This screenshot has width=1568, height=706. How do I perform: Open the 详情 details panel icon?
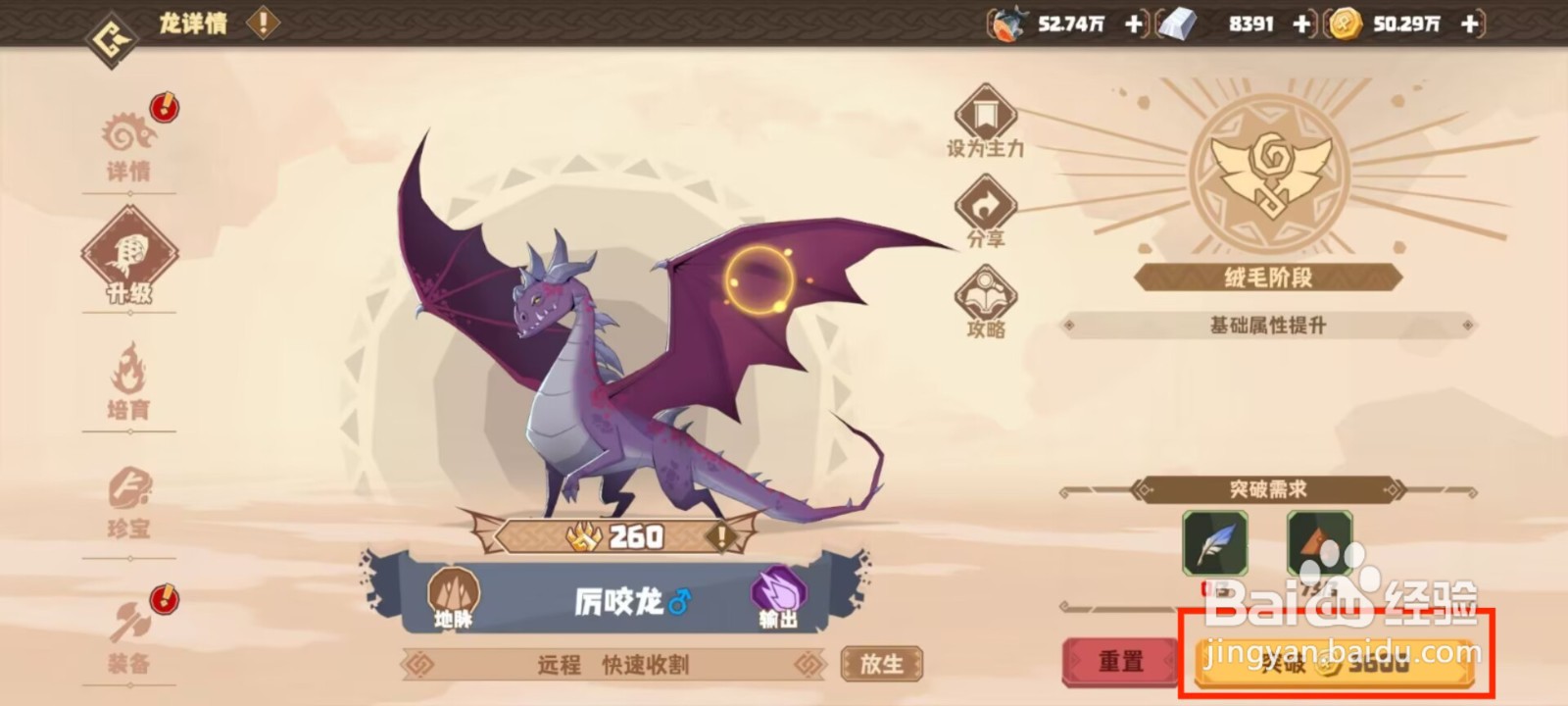coord(127,137)
